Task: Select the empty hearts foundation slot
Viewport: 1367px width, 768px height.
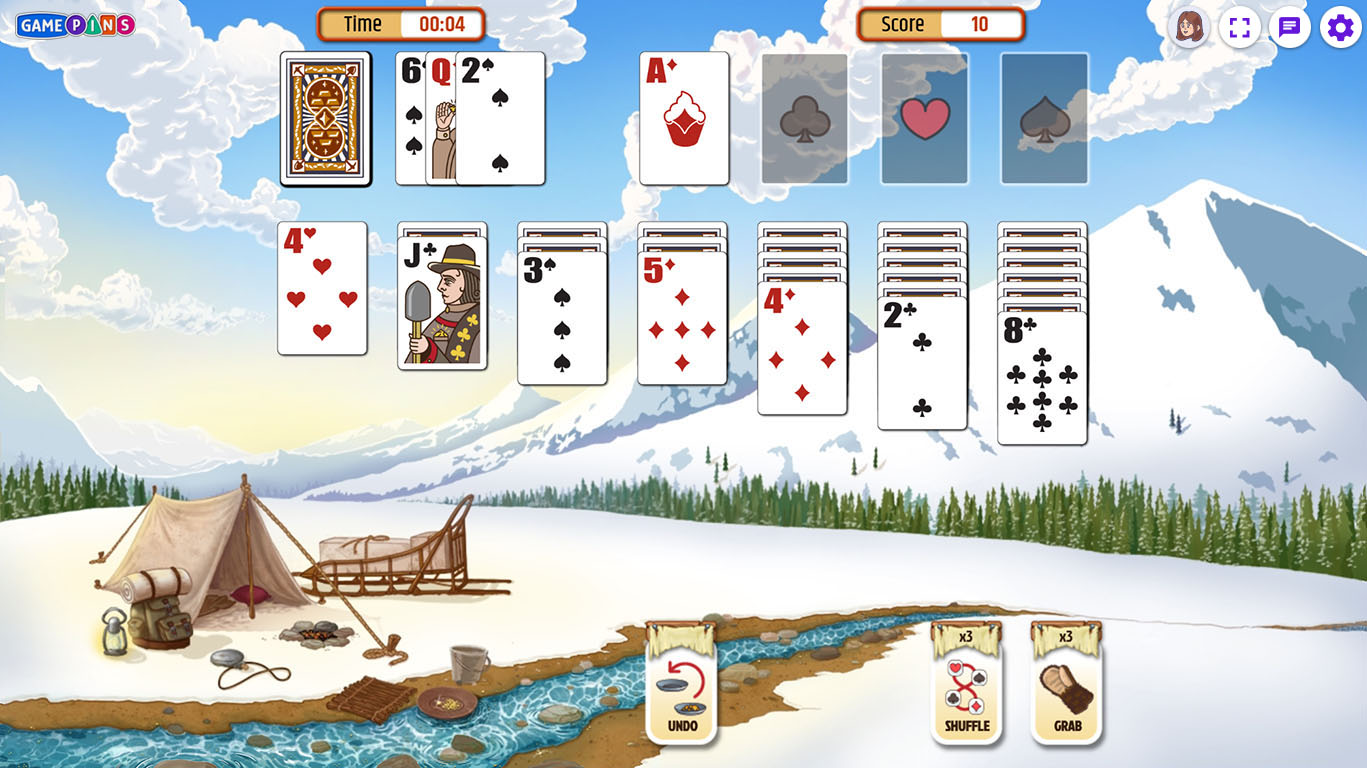Action: click(924, 118)
